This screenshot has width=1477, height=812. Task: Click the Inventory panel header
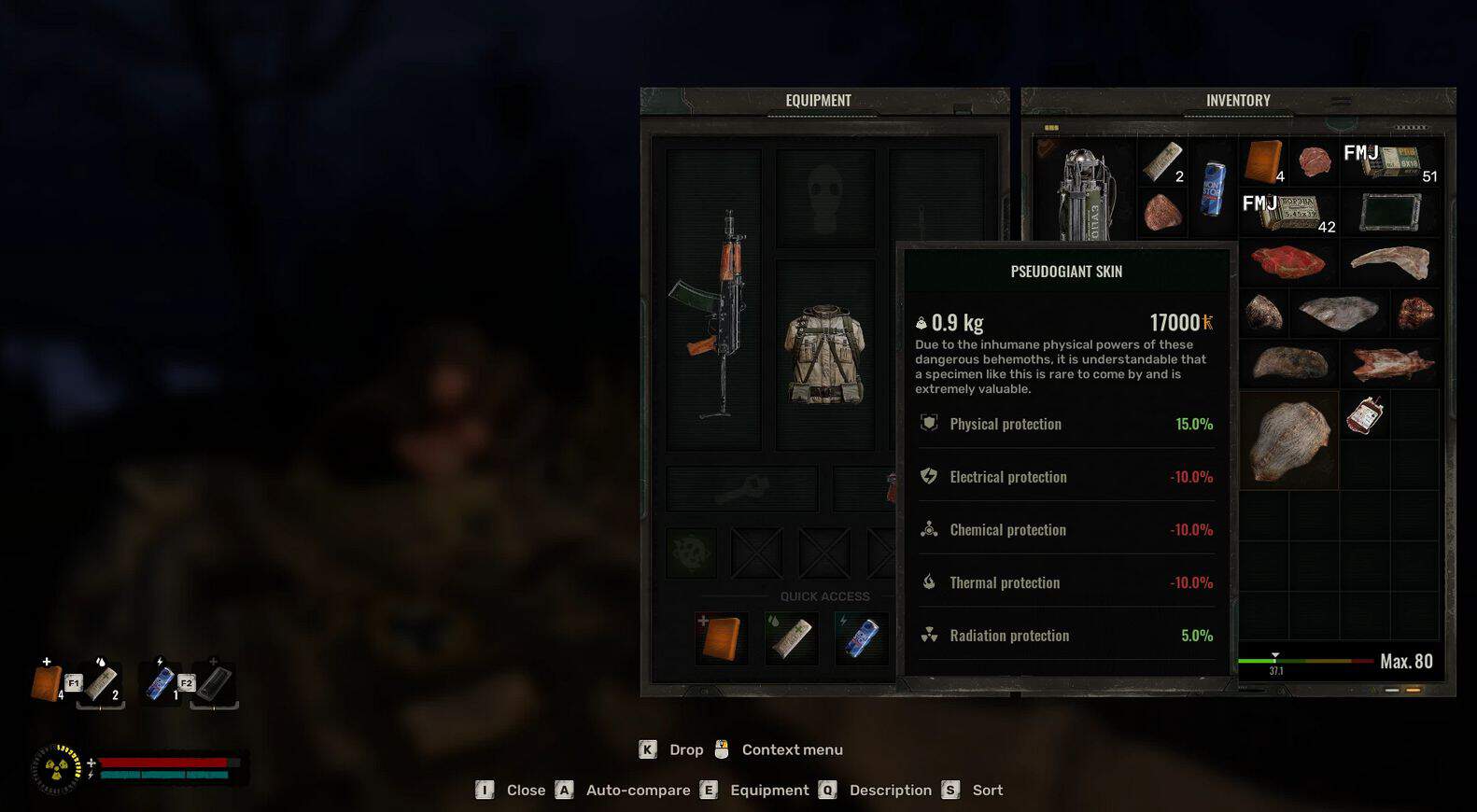[1238, 101]
